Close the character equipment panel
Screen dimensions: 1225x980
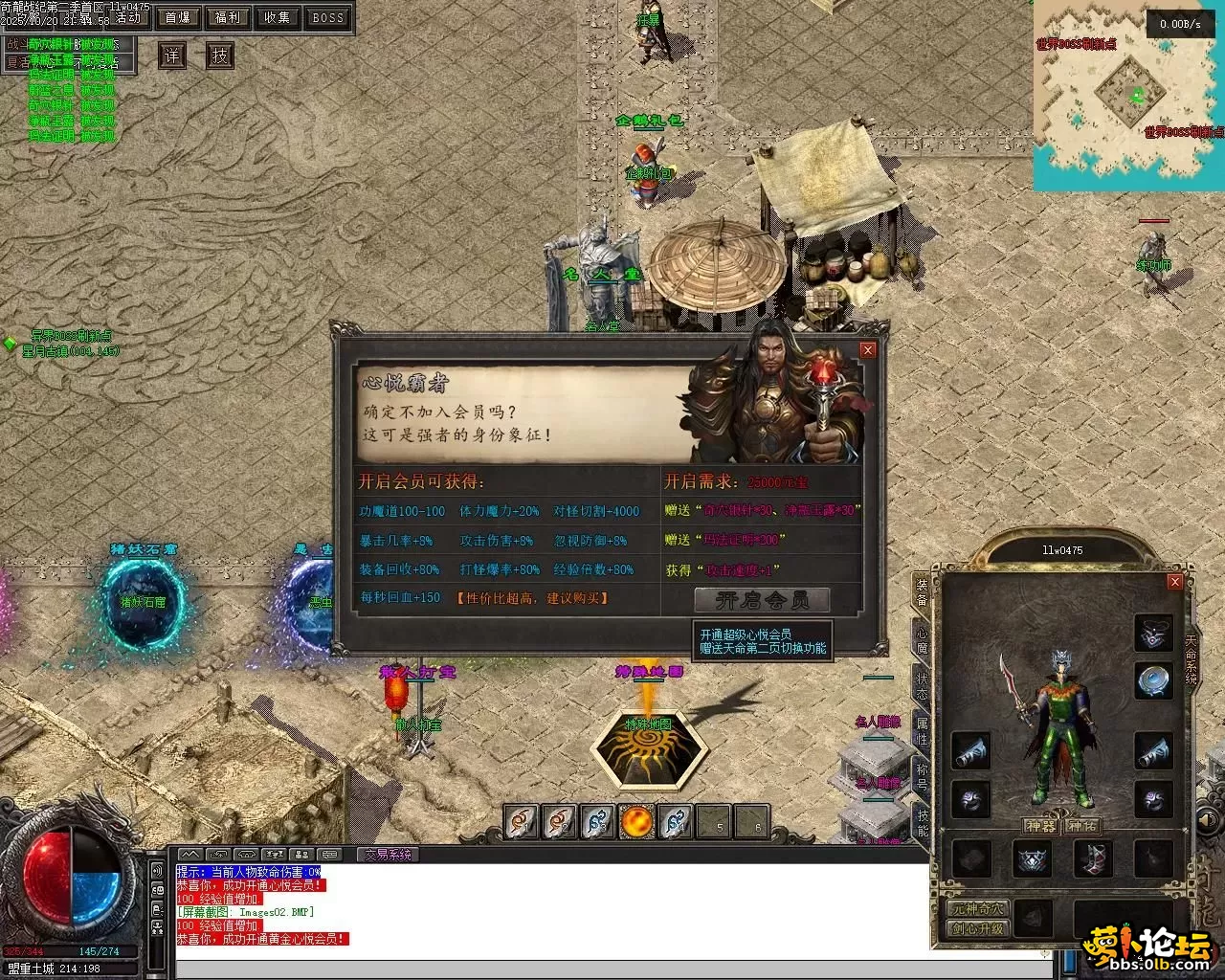click(1175, 582)
